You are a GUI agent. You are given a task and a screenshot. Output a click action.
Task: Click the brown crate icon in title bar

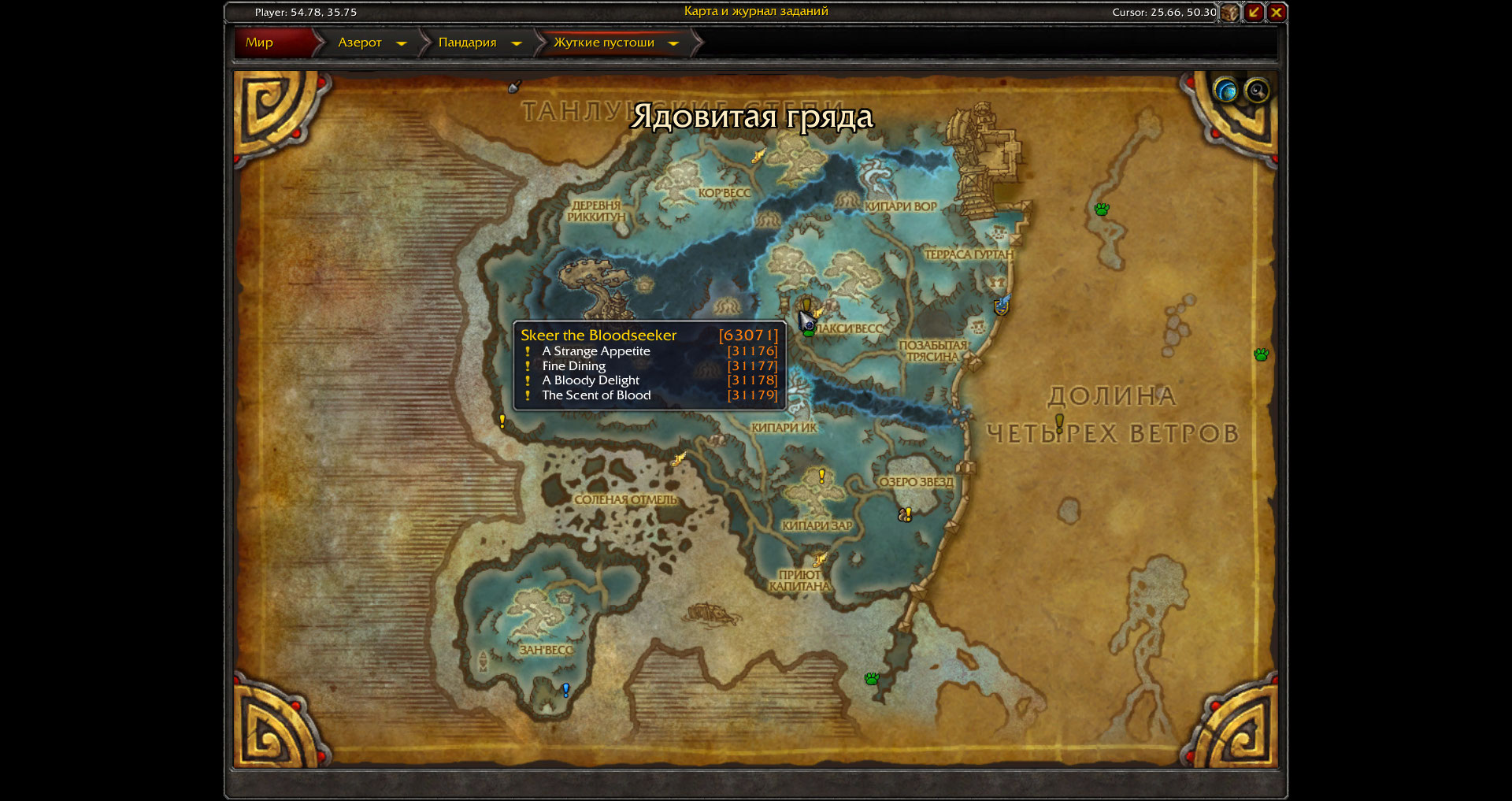click(x=1229, y=13)
